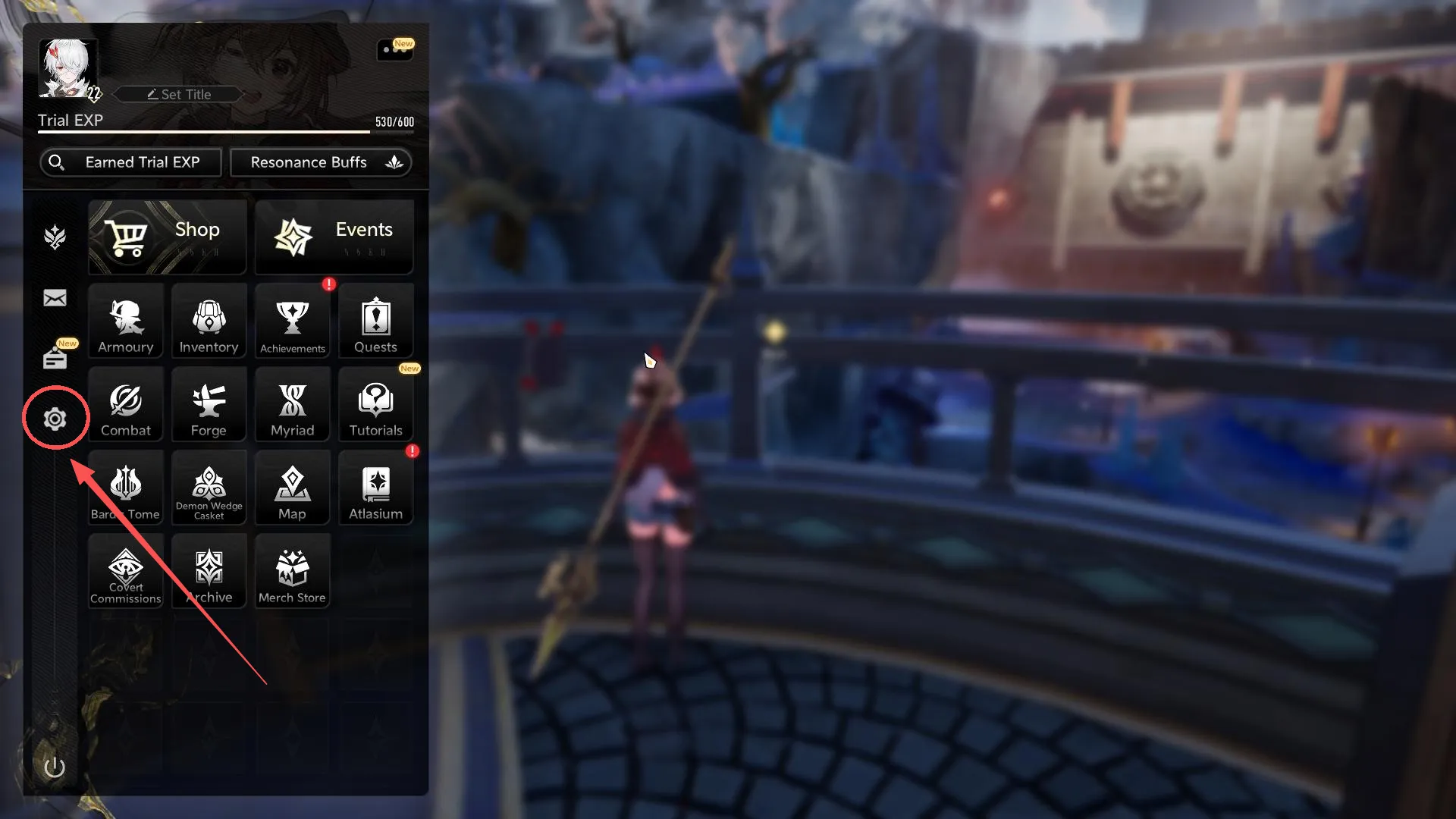This screenshot has width=1456, height=819.
Task: Click the power quit icon
Action: (55, 767)
